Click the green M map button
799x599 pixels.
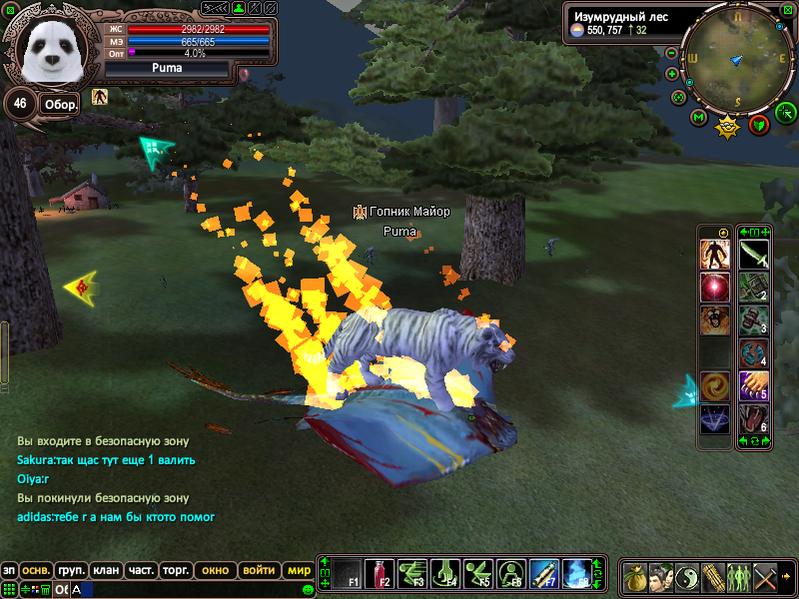pyautogui.click(x=699, y=118)
